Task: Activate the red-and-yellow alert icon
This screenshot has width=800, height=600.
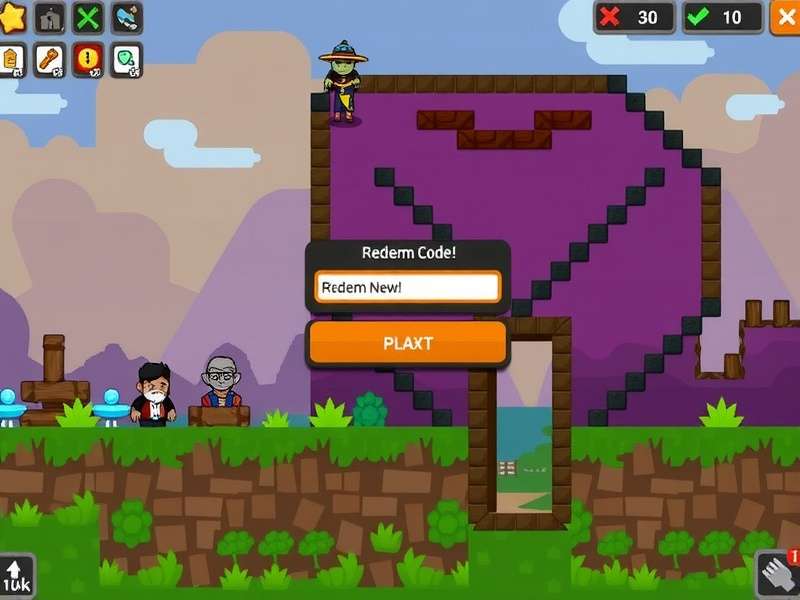Action: tap(89, 60)
